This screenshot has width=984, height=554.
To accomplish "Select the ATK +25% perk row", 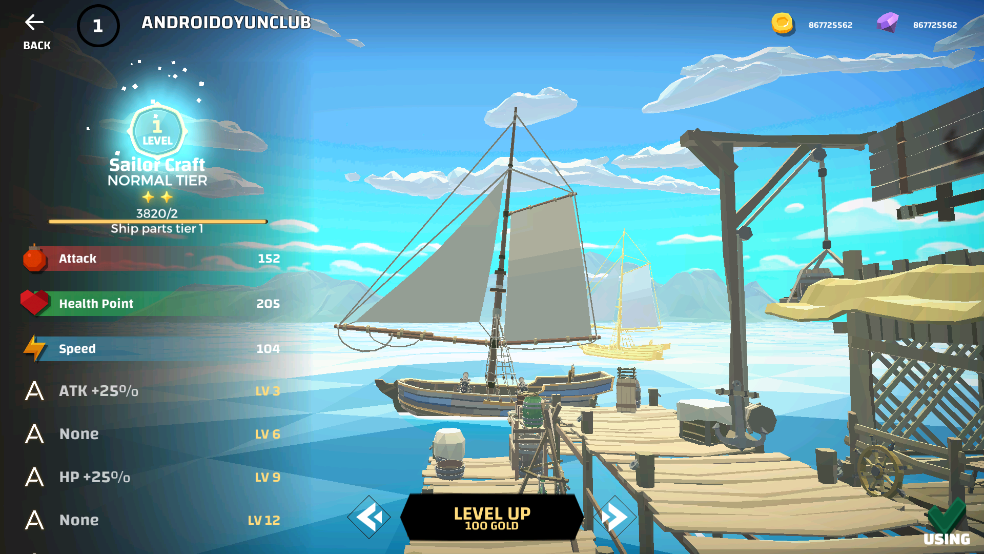I will tap(150, 391).
